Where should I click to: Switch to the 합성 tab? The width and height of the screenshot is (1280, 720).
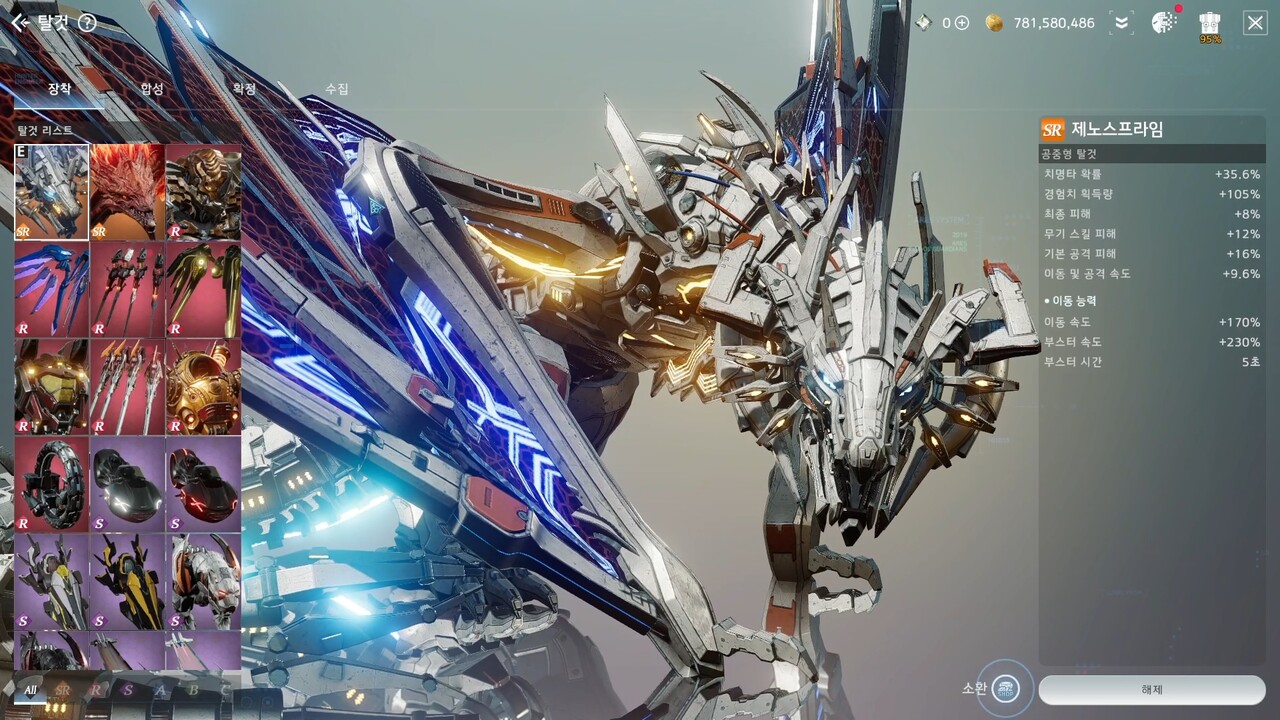(152, 89)
